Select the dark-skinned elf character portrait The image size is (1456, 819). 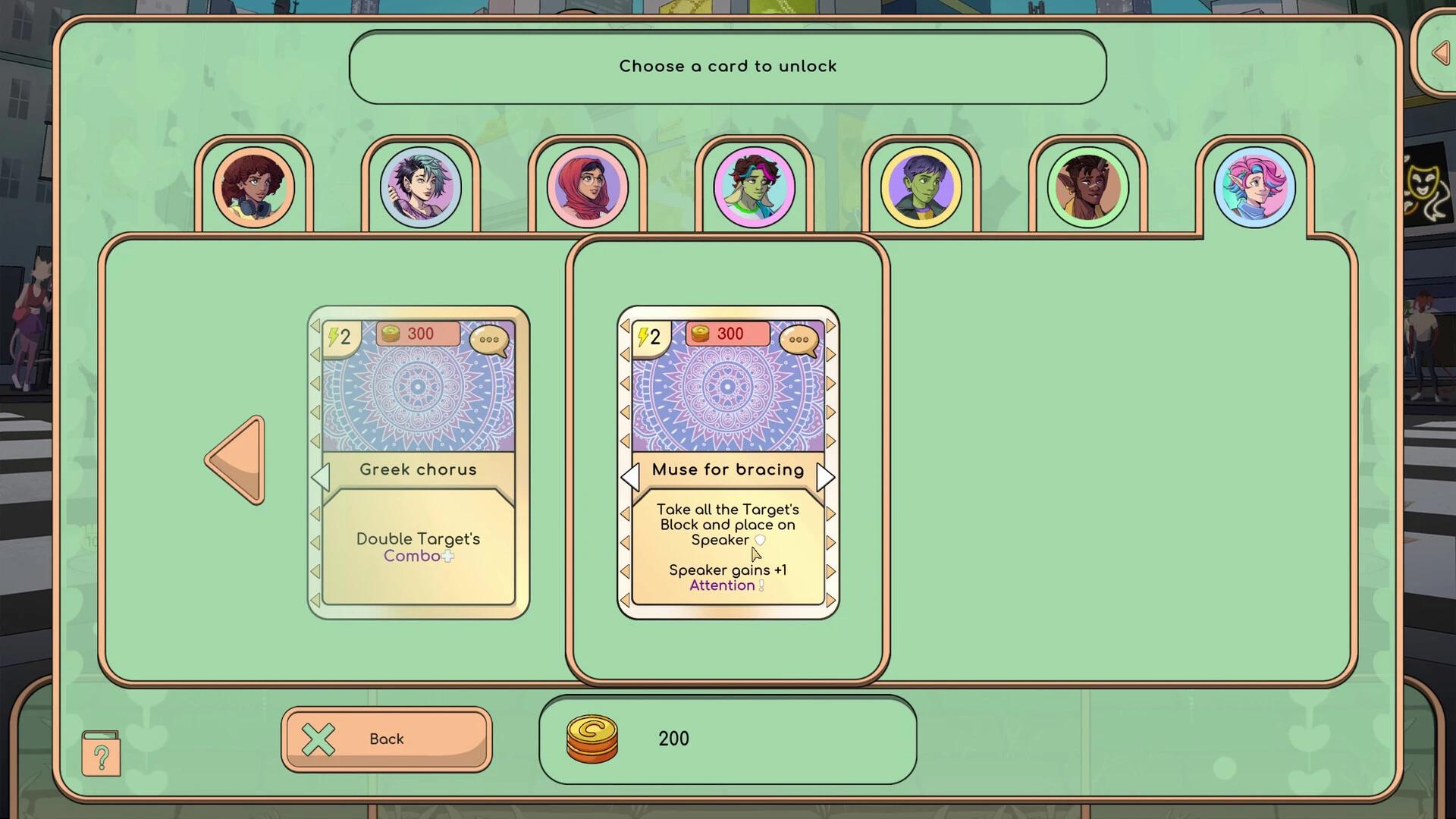pos(1087,186)
